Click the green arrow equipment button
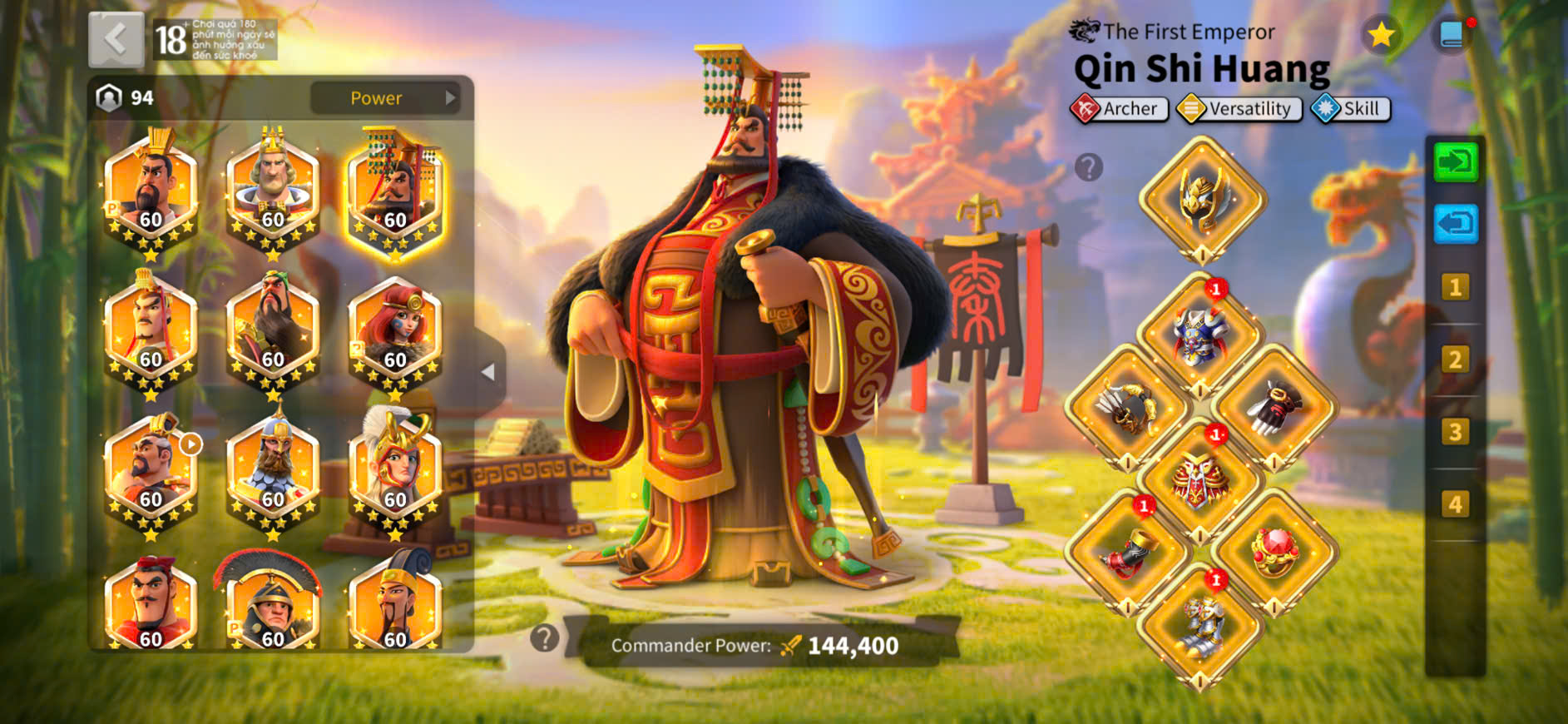 tap(1455, 161)
